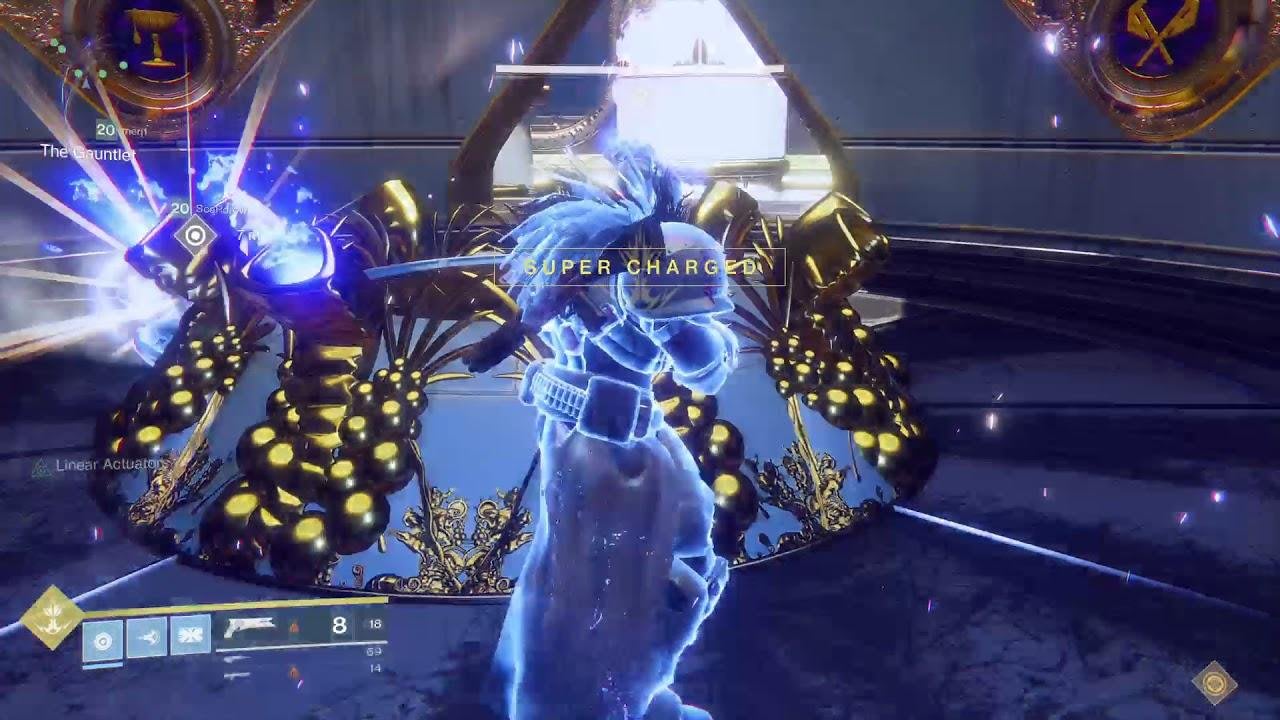Select the grenade ability icon
The image size is (1280, 720).
[x=102, y=636]
